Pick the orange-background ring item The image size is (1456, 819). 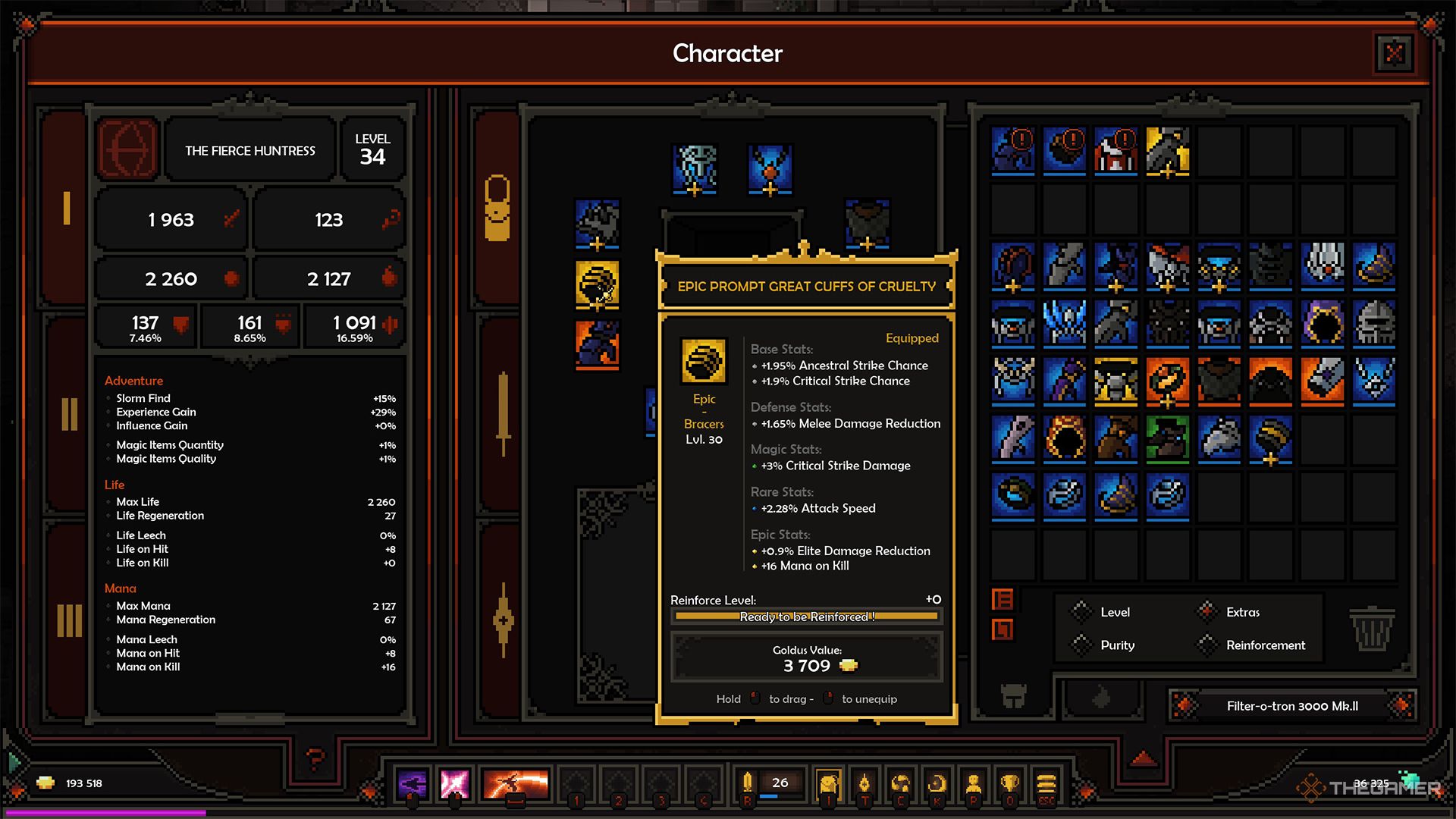(x=1167, y=380)
